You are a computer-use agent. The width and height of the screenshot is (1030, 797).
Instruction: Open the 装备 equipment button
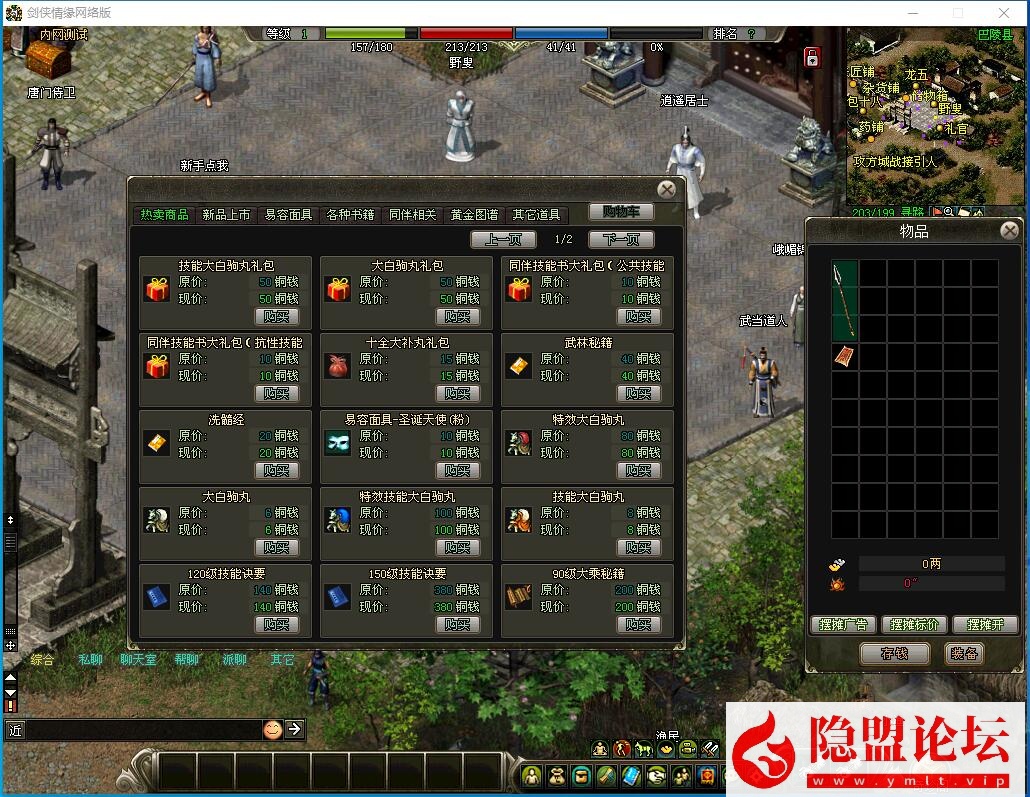(964, 654)
